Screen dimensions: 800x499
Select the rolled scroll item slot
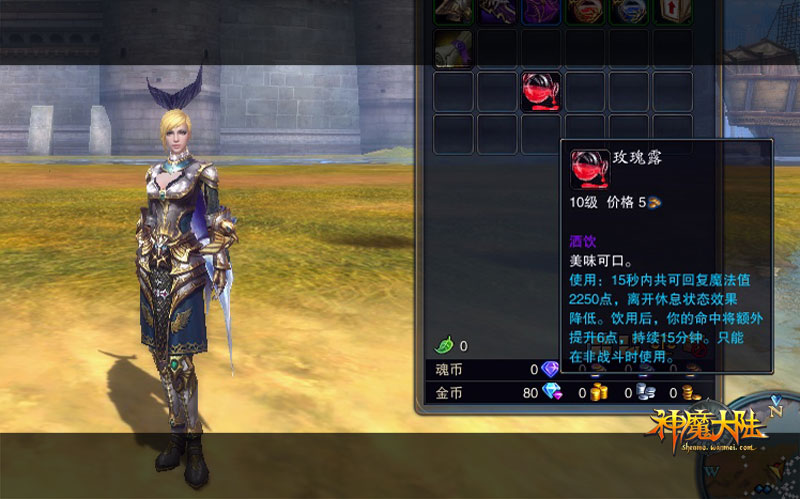453,48
